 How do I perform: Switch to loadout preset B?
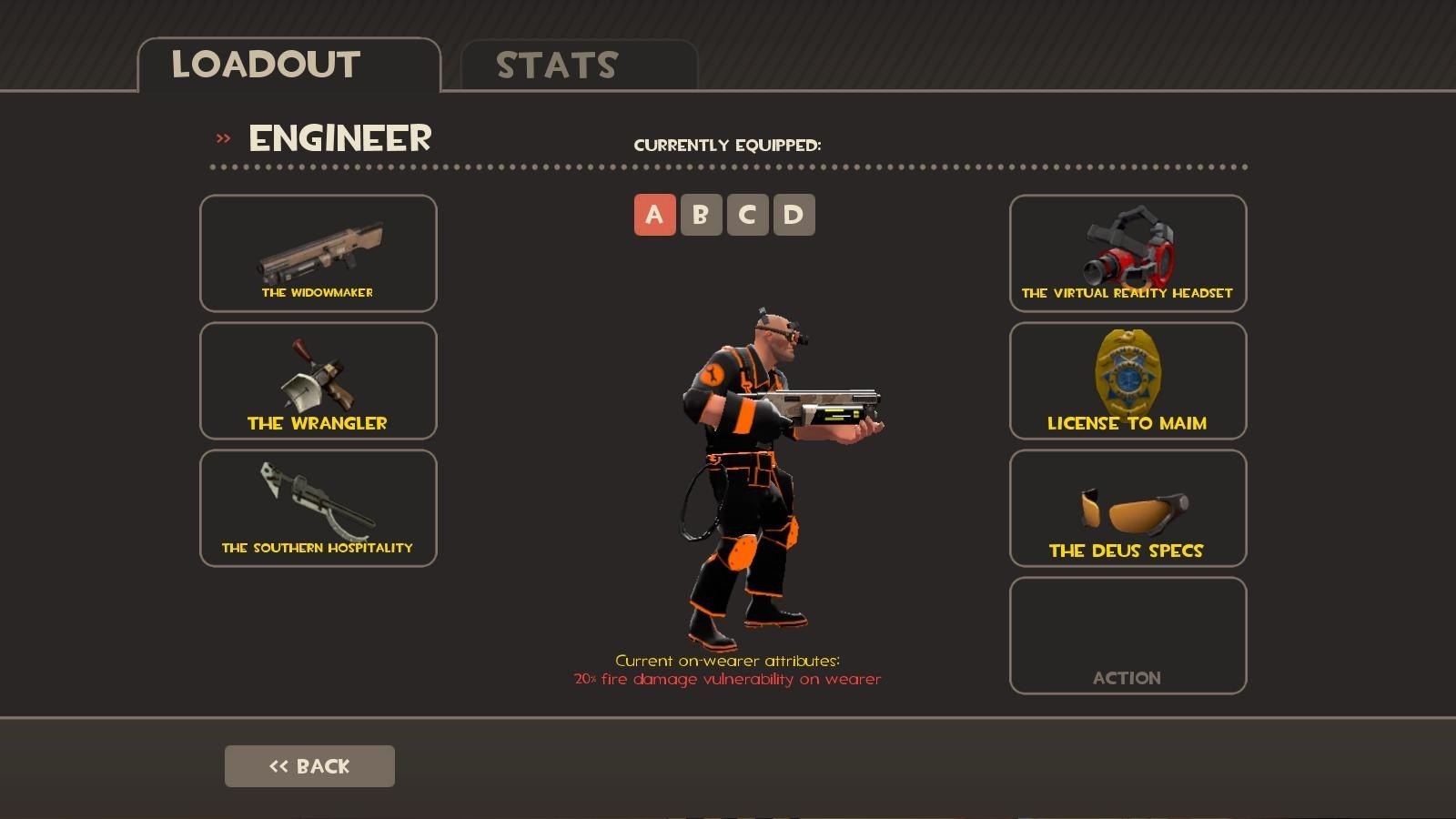701,215
